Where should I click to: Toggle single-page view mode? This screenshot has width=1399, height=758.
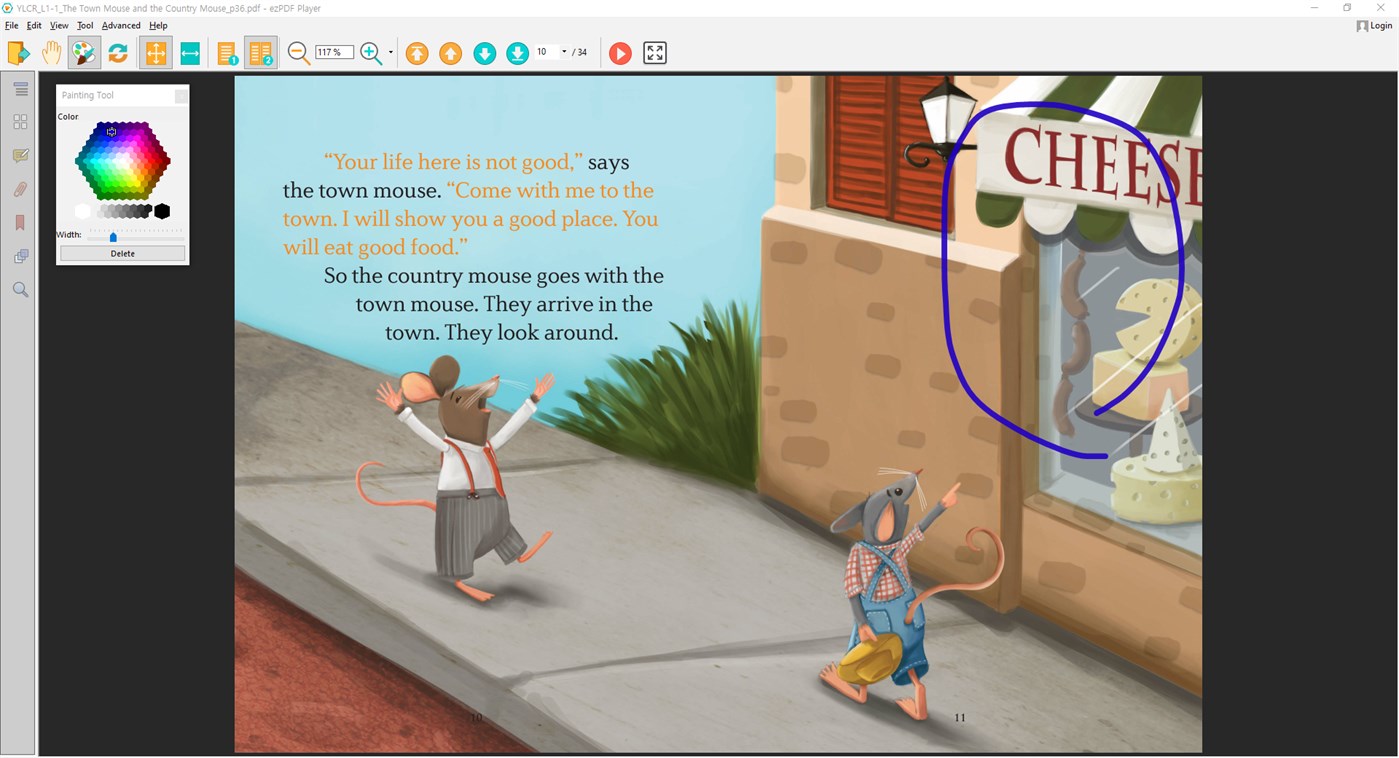tap(226, 52)
